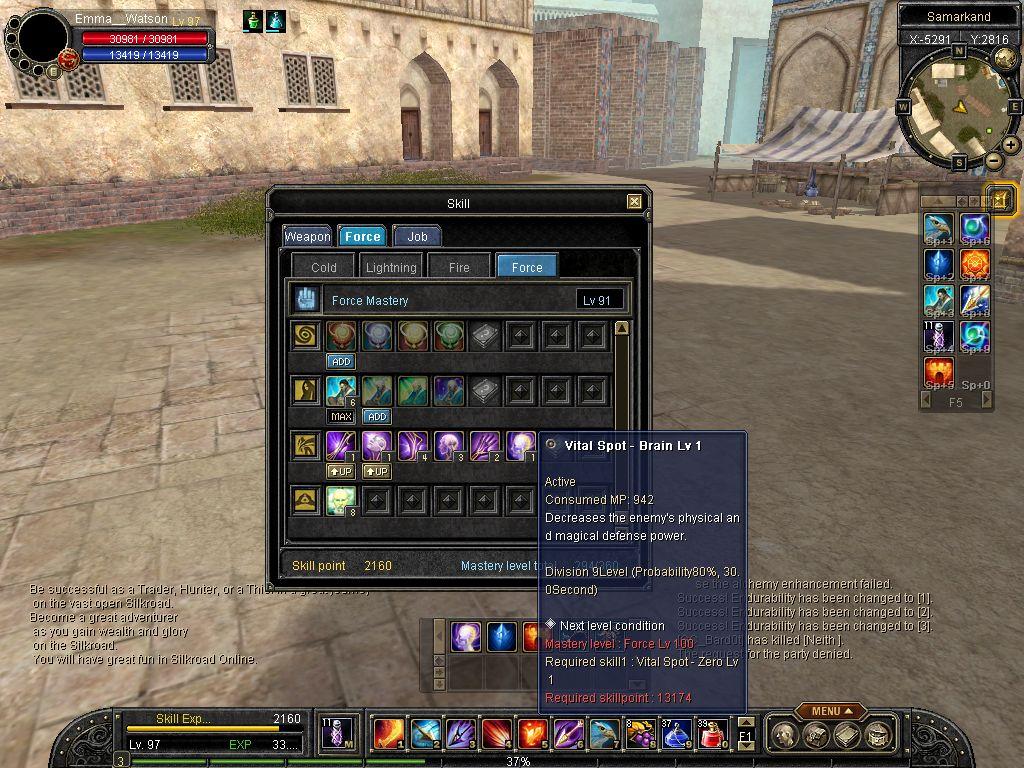Click the Vital Spot skull icon in quickslot window

[465, 636]
